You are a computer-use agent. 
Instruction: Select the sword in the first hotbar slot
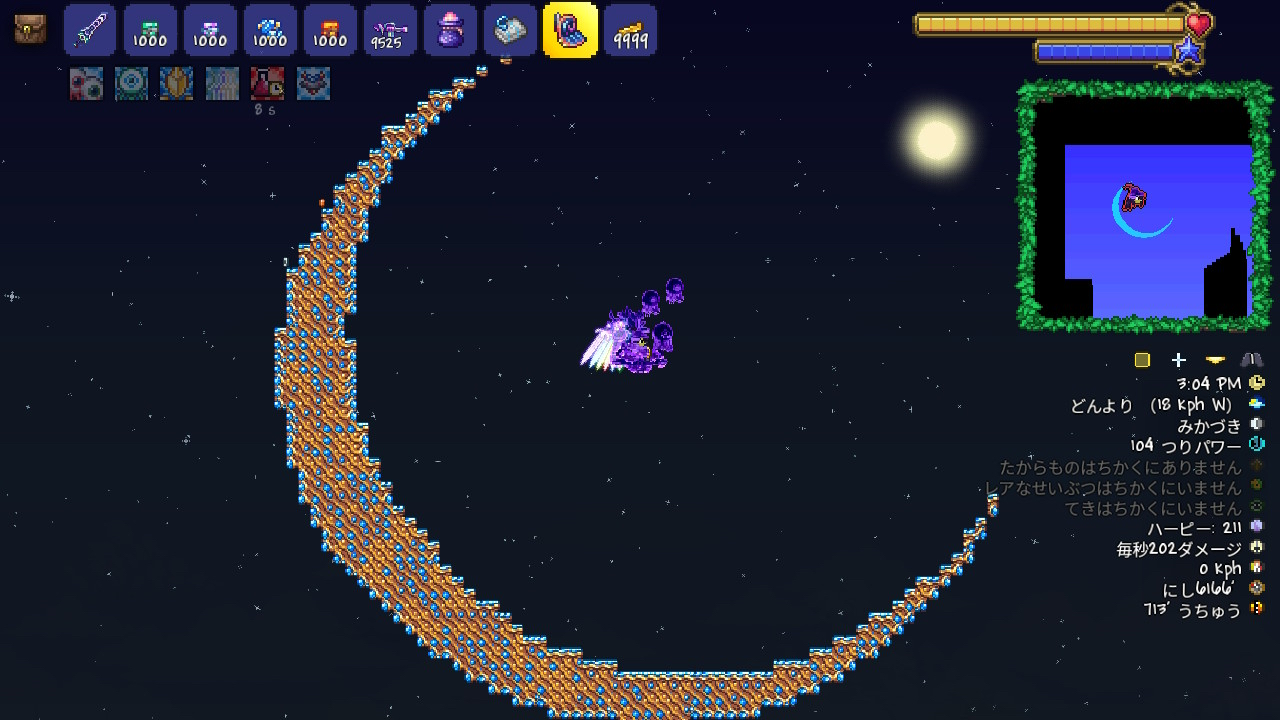[x=90, y=30]
